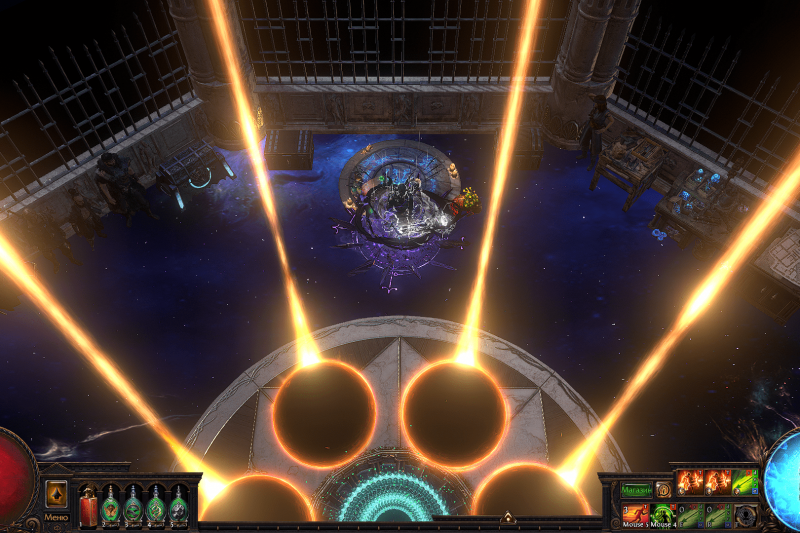Select the green arrow skill bound to E
The height and width of the screenshot is (533, 800).
point(691,514)
